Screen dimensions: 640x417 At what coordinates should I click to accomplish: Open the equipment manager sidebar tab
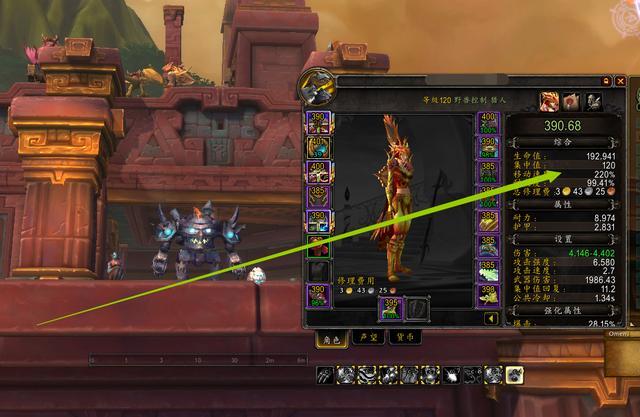[x=593, y=100]
